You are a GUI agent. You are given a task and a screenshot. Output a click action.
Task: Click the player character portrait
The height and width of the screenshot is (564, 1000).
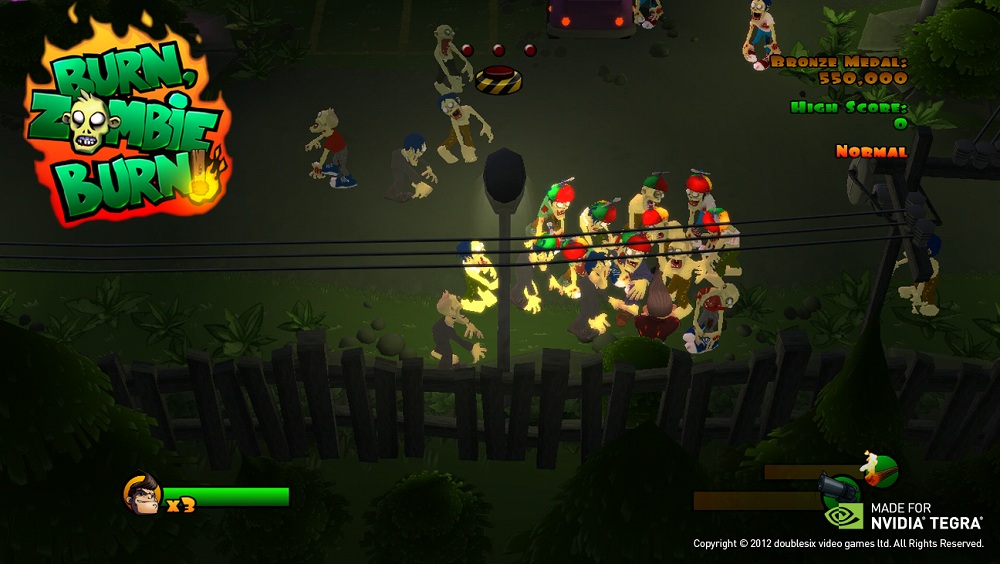click(x=142, y=494)
